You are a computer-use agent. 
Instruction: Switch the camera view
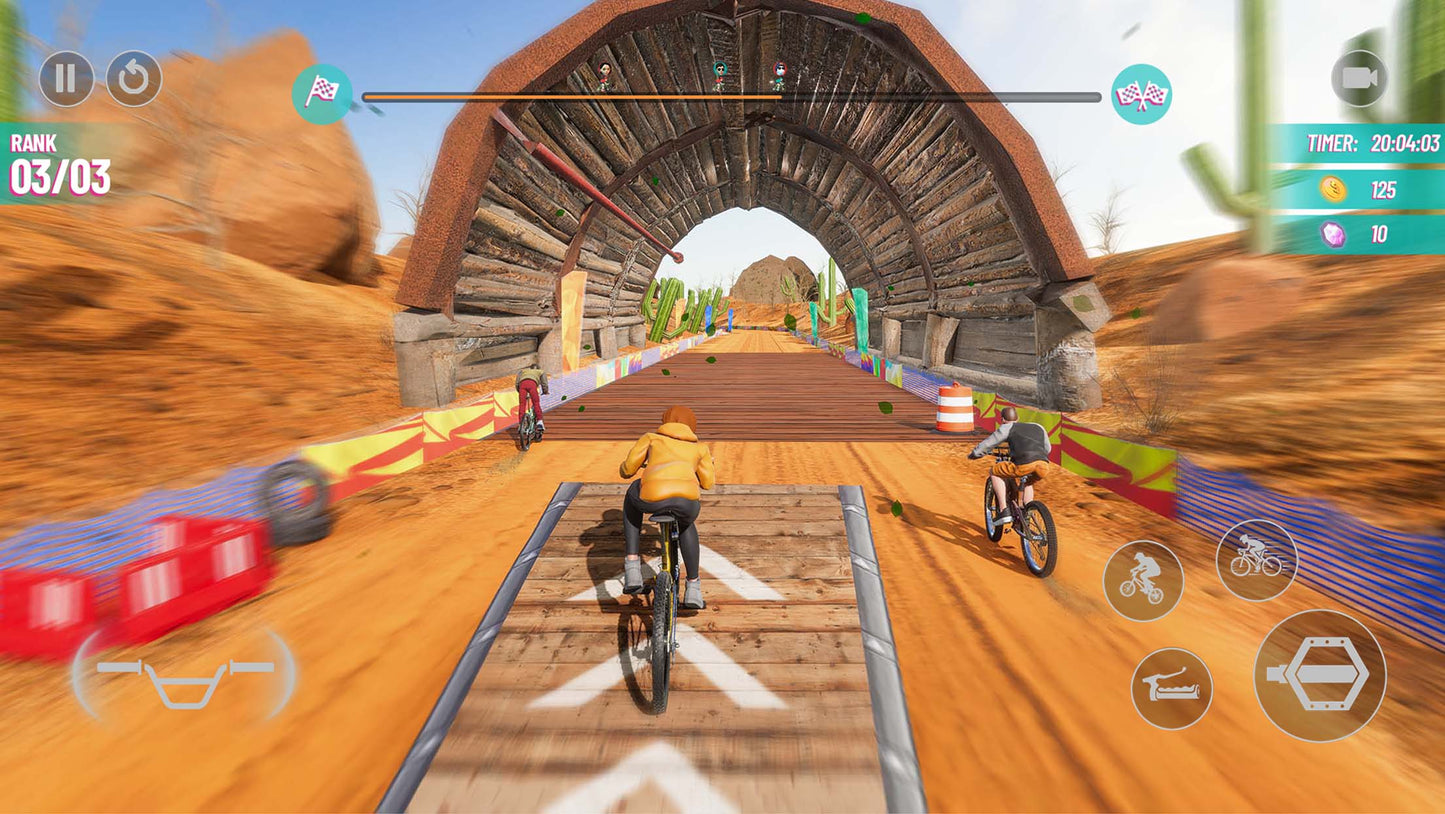(x=1359, y=78)
